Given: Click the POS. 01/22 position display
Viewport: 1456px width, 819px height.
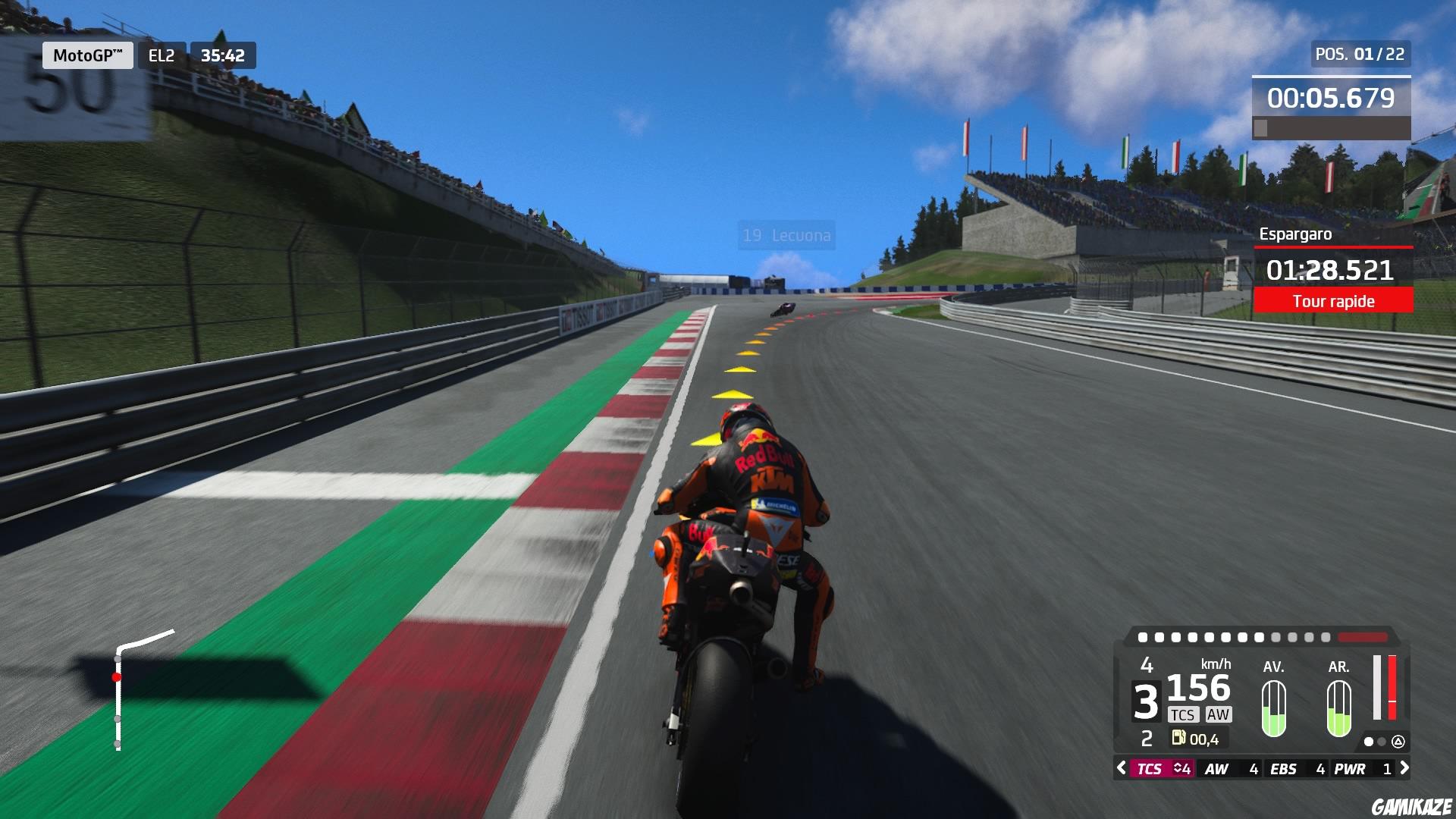Looking at the screenshot, I should 1360,53.
